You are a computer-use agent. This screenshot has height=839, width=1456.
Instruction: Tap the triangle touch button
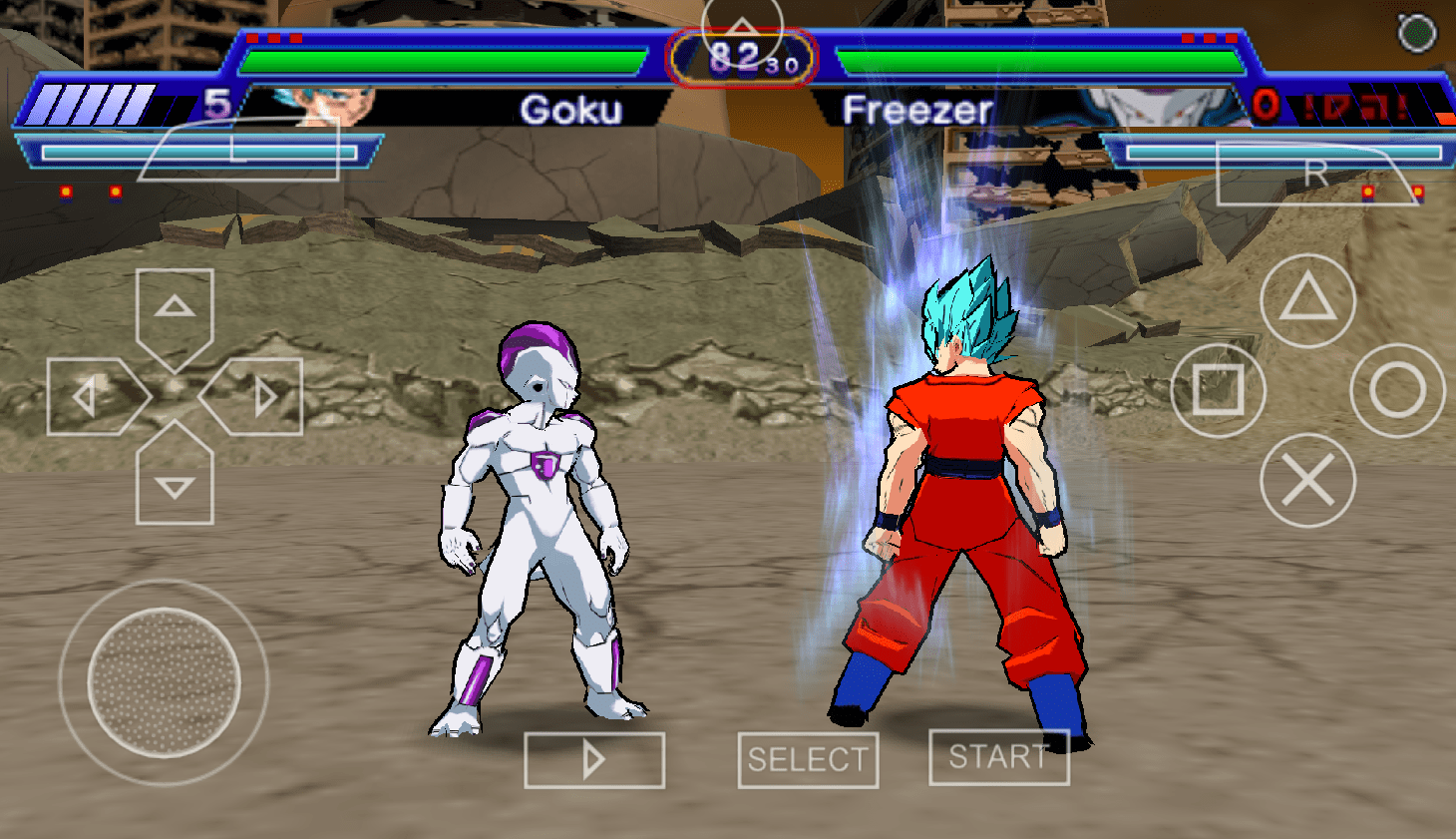pyautogui.click(x=1307, y=299)
